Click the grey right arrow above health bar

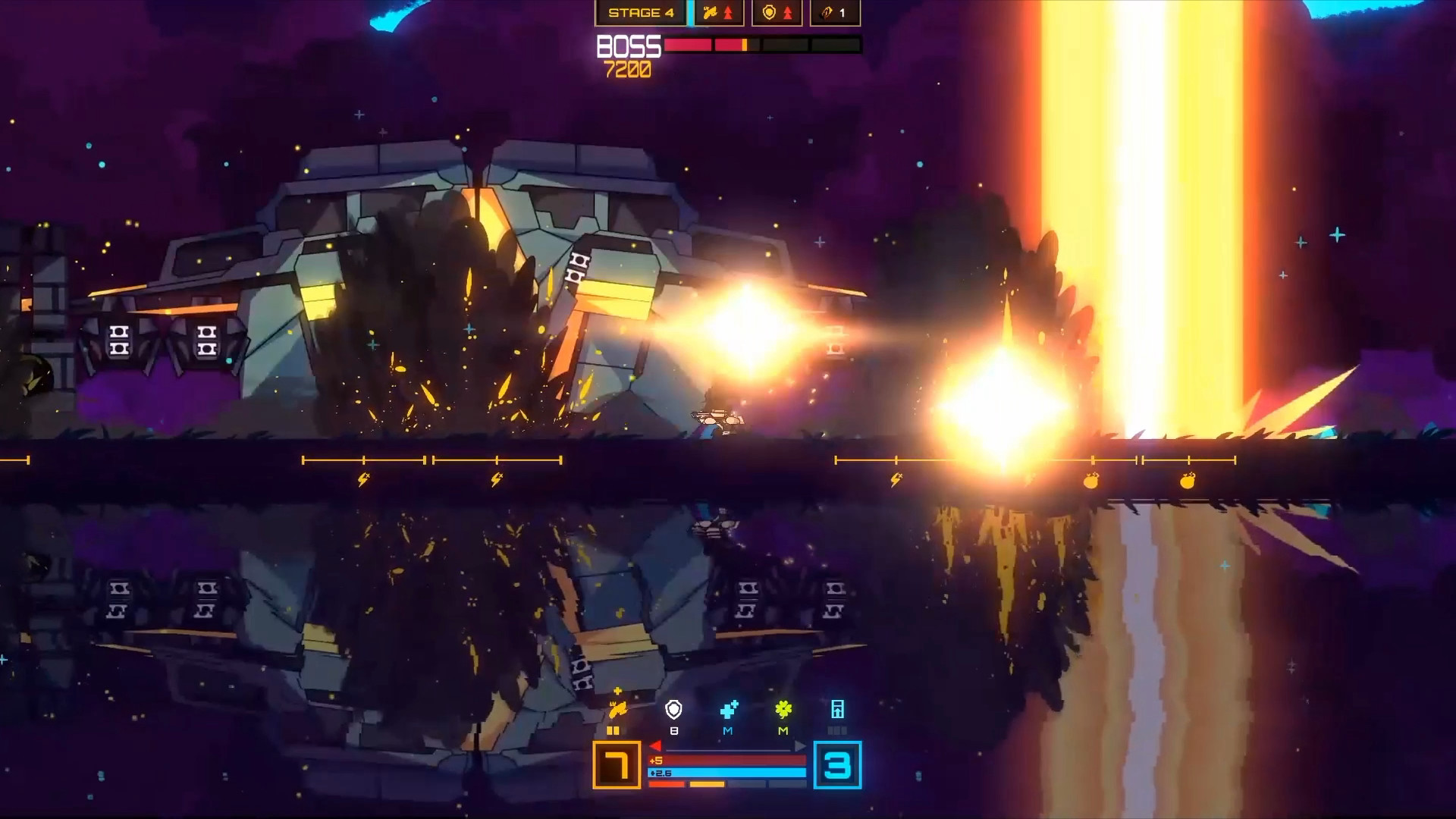[x=799, y=747]
